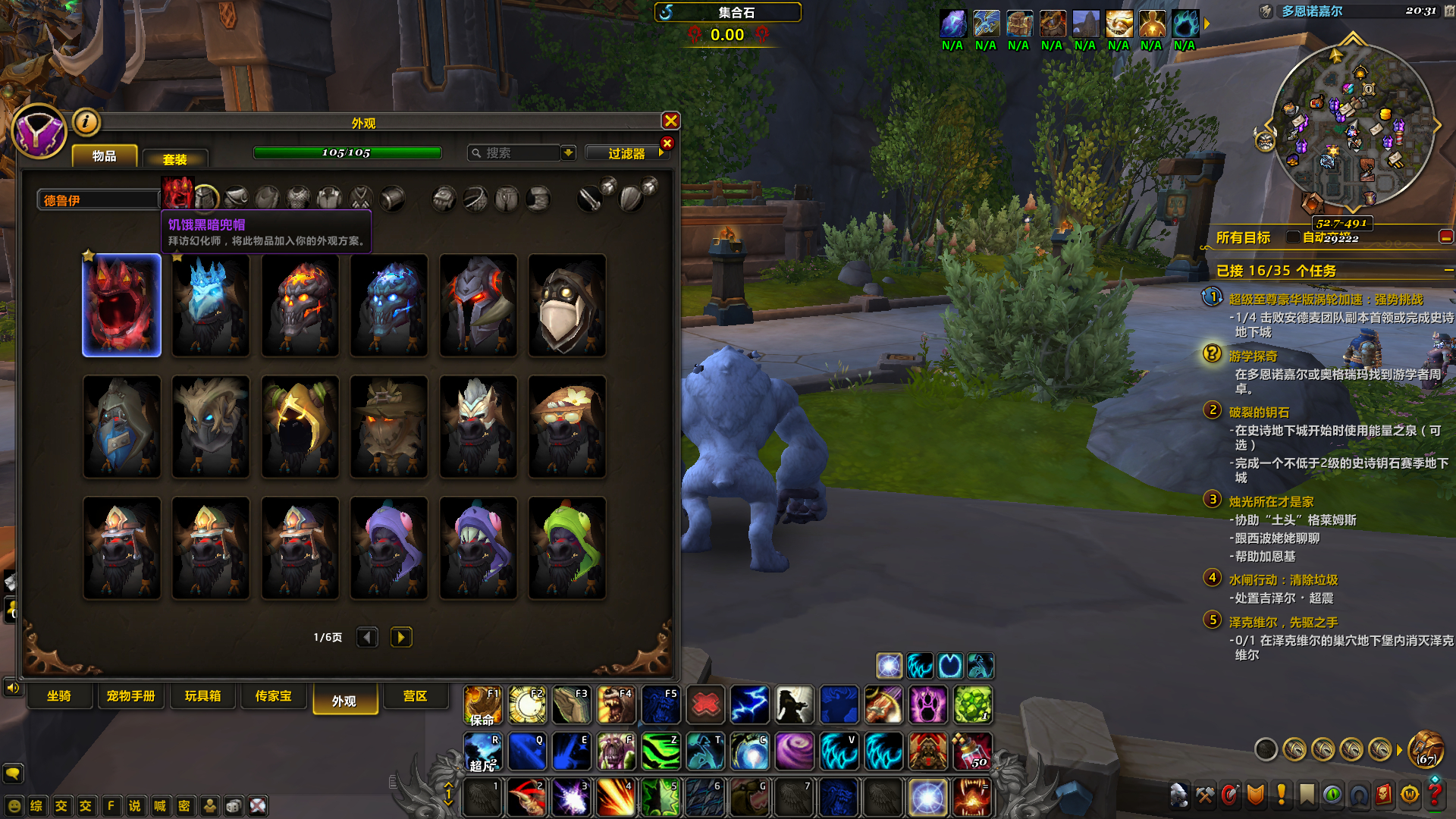The image size is (1456, 819).
Task: Select the red hooded helm appearance
Action: point(122,305)
